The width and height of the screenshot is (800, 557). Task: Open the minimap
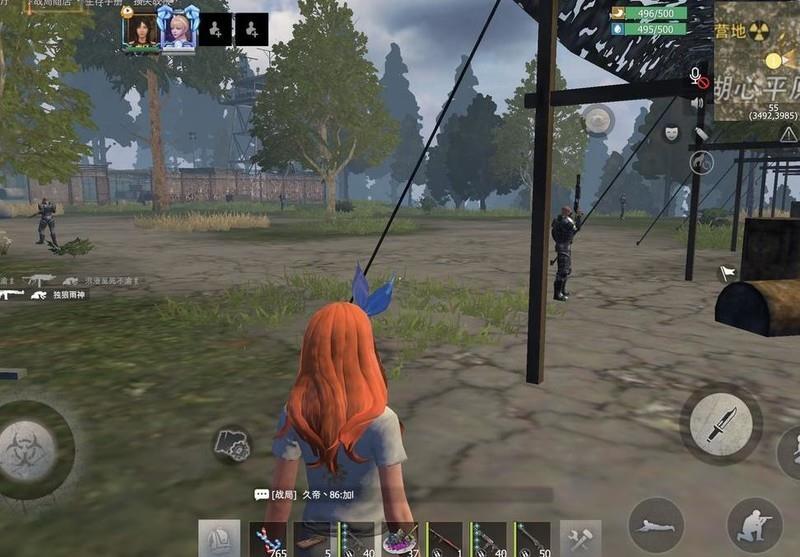757,60
